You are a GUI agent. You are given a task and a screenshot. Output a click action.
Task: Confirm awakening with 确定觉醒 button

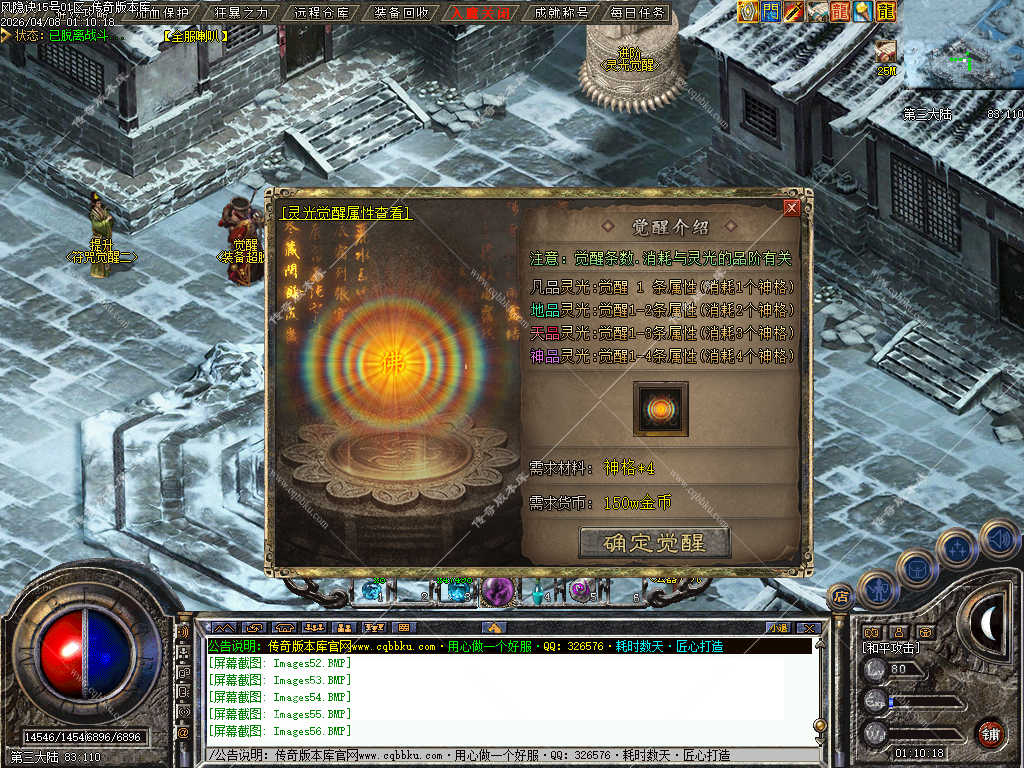pyautogui.click(x=655, y=543)
